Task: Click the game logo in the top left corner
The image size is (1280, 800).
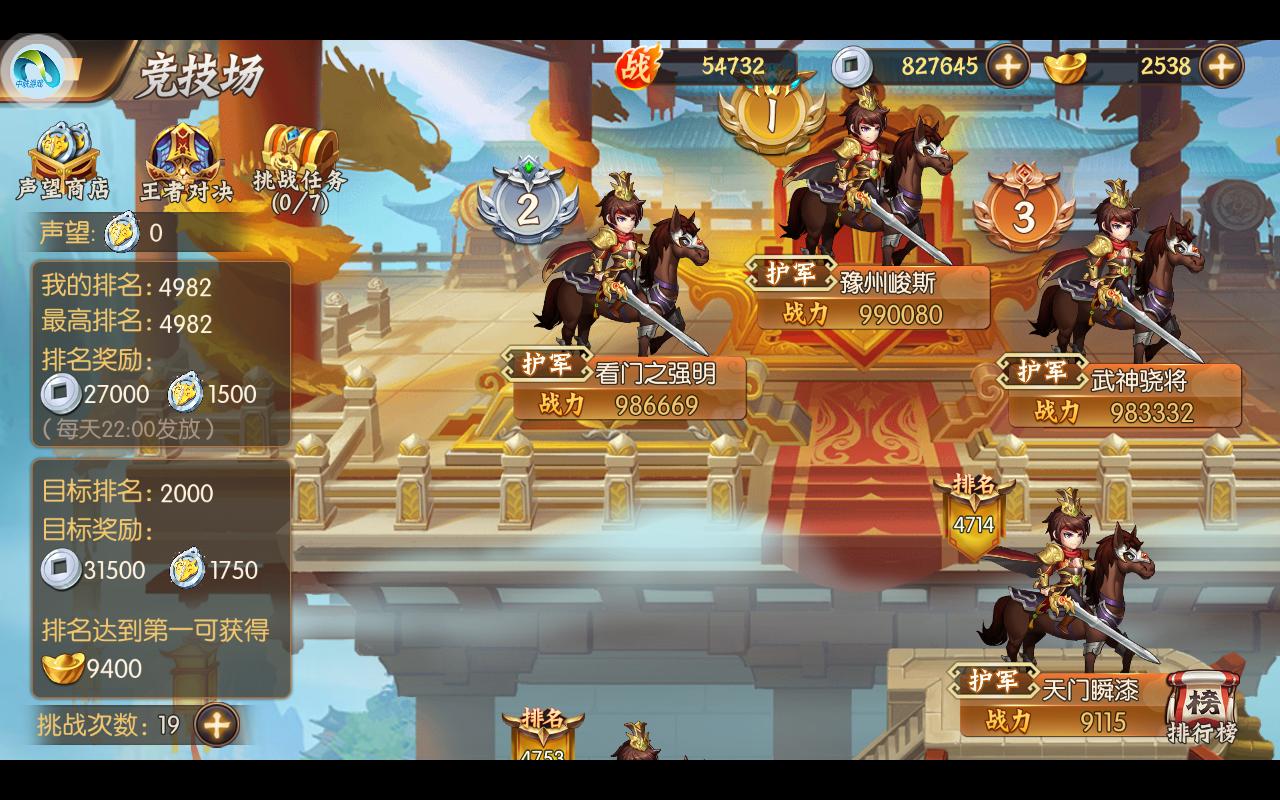Action: coord(40,68)
